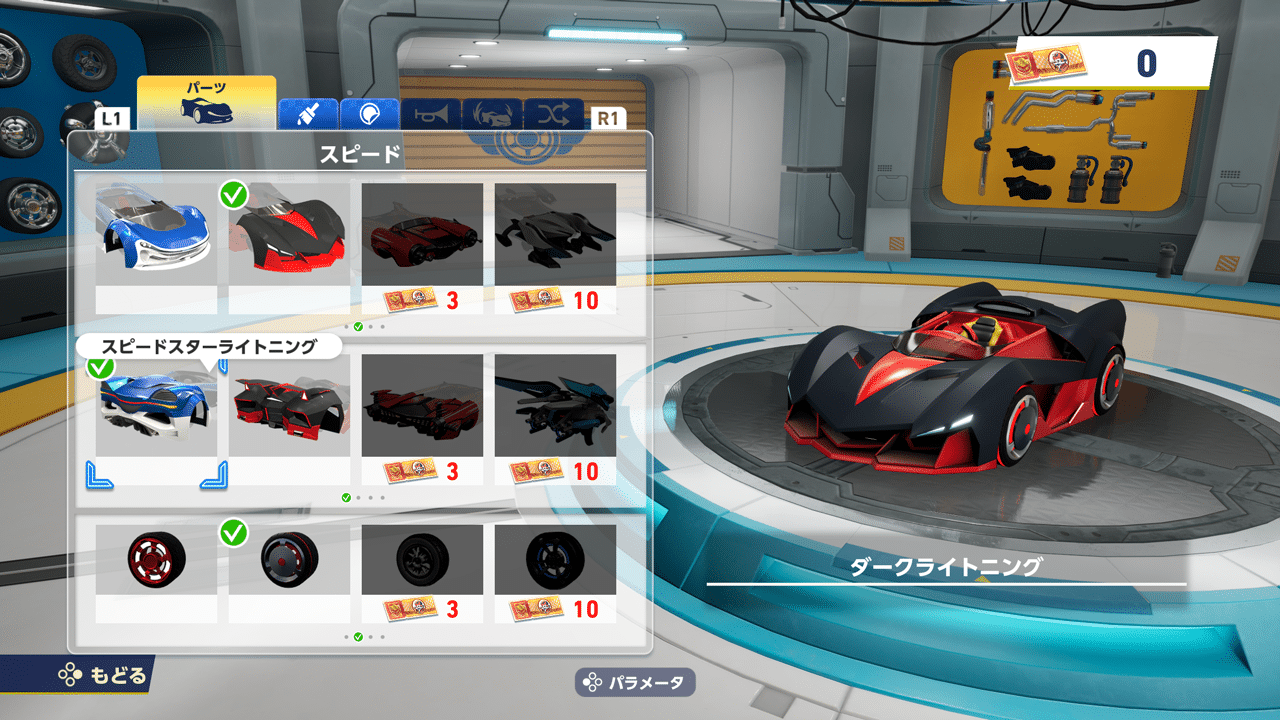
Task: Go back with the もどる button
Action: pos(102,675)
